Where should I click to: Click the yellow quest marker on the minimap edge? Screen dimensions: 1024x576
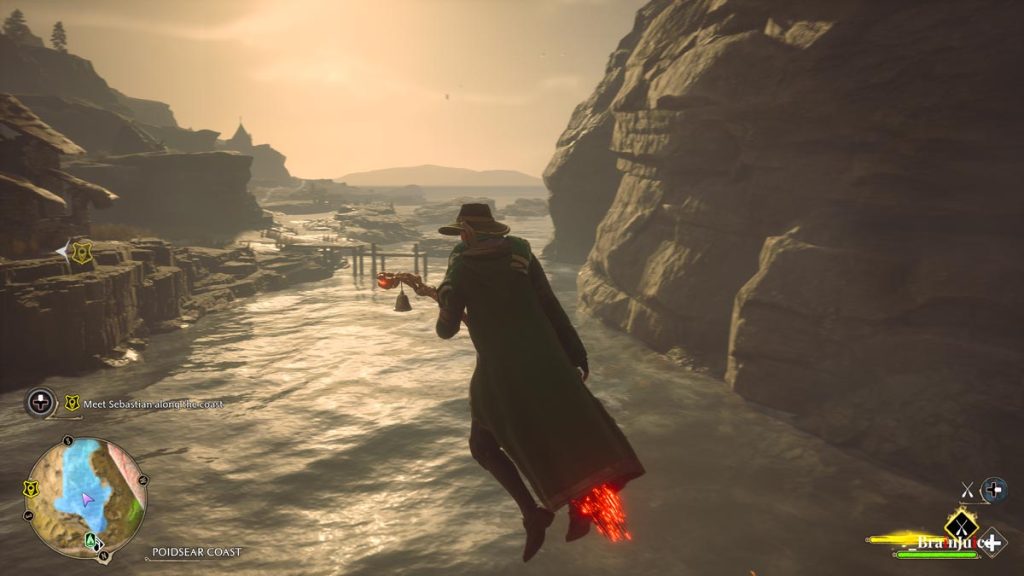coord(31,489)
